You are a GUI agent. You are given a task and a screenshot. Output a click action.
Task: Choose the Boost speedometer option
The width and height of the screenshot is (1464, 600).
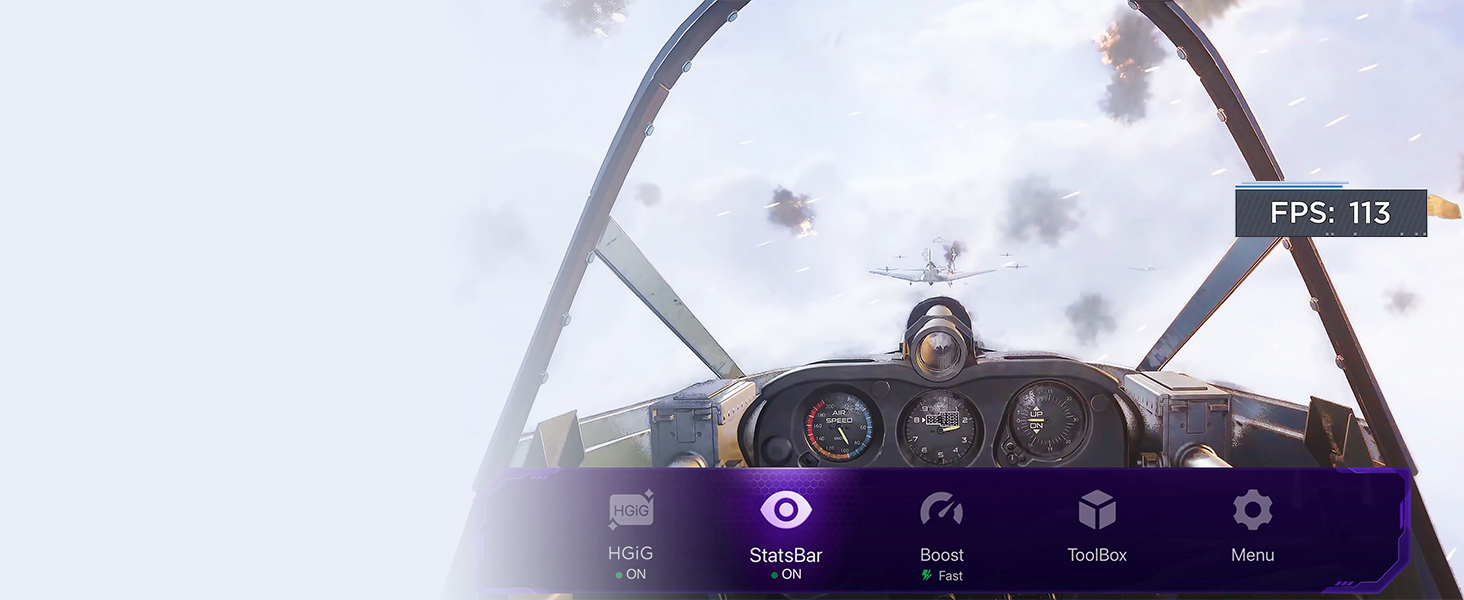(x=941, y=511)
